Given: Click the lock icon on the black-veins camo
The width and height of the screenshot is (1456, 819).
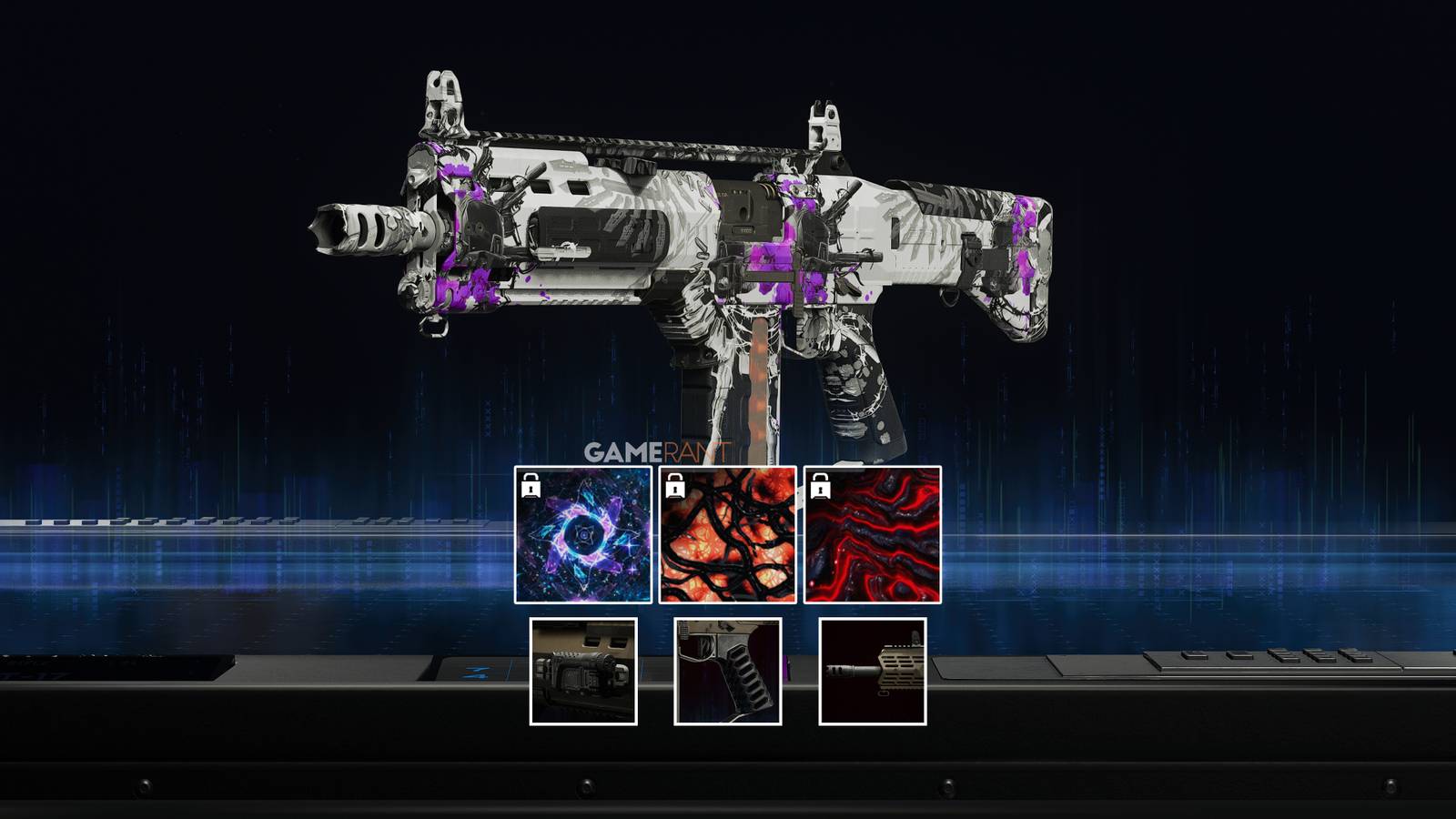Looking at the screenshot, I should pyautogui.click(x=674, y=489).
